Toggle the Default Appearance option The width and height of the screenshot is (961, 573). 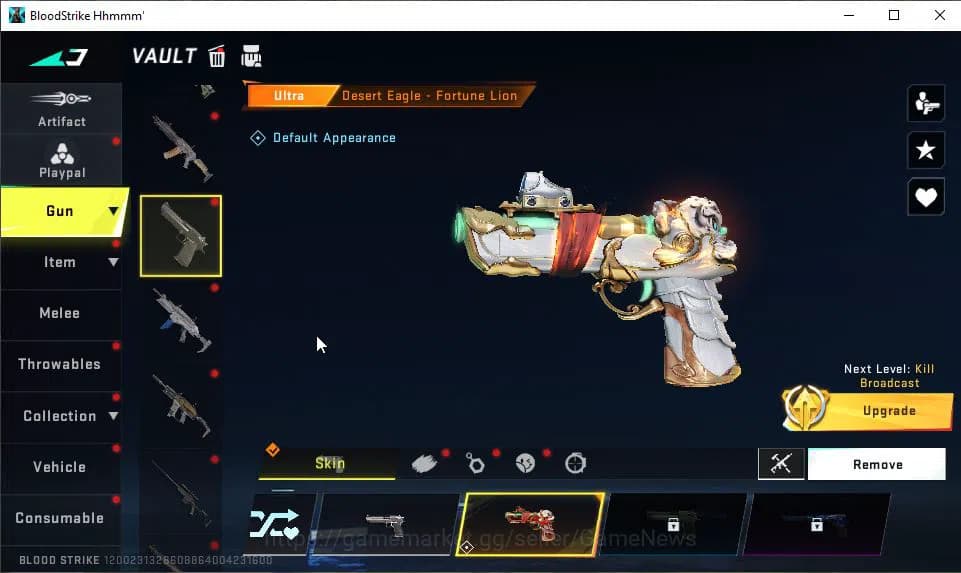[x=258, y=138]
